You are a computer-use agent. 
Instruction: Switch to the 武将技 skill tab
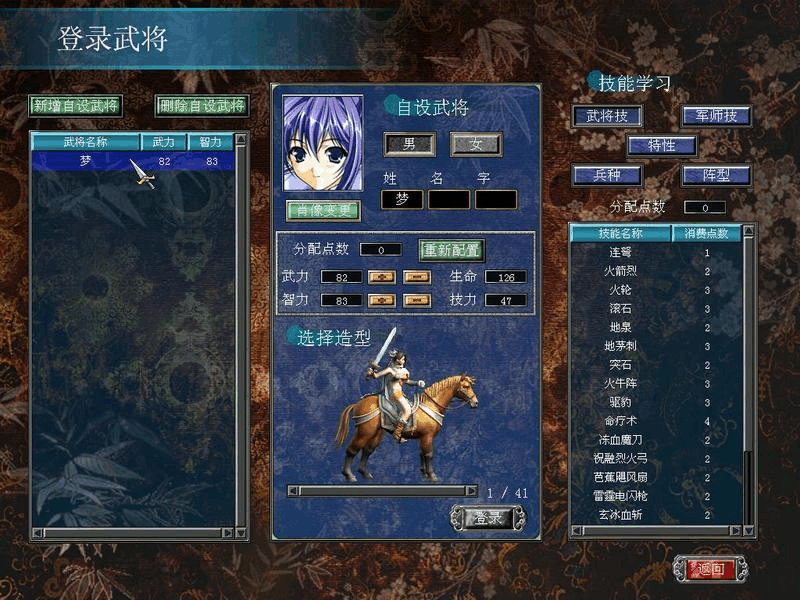click(x=607, y=116)
